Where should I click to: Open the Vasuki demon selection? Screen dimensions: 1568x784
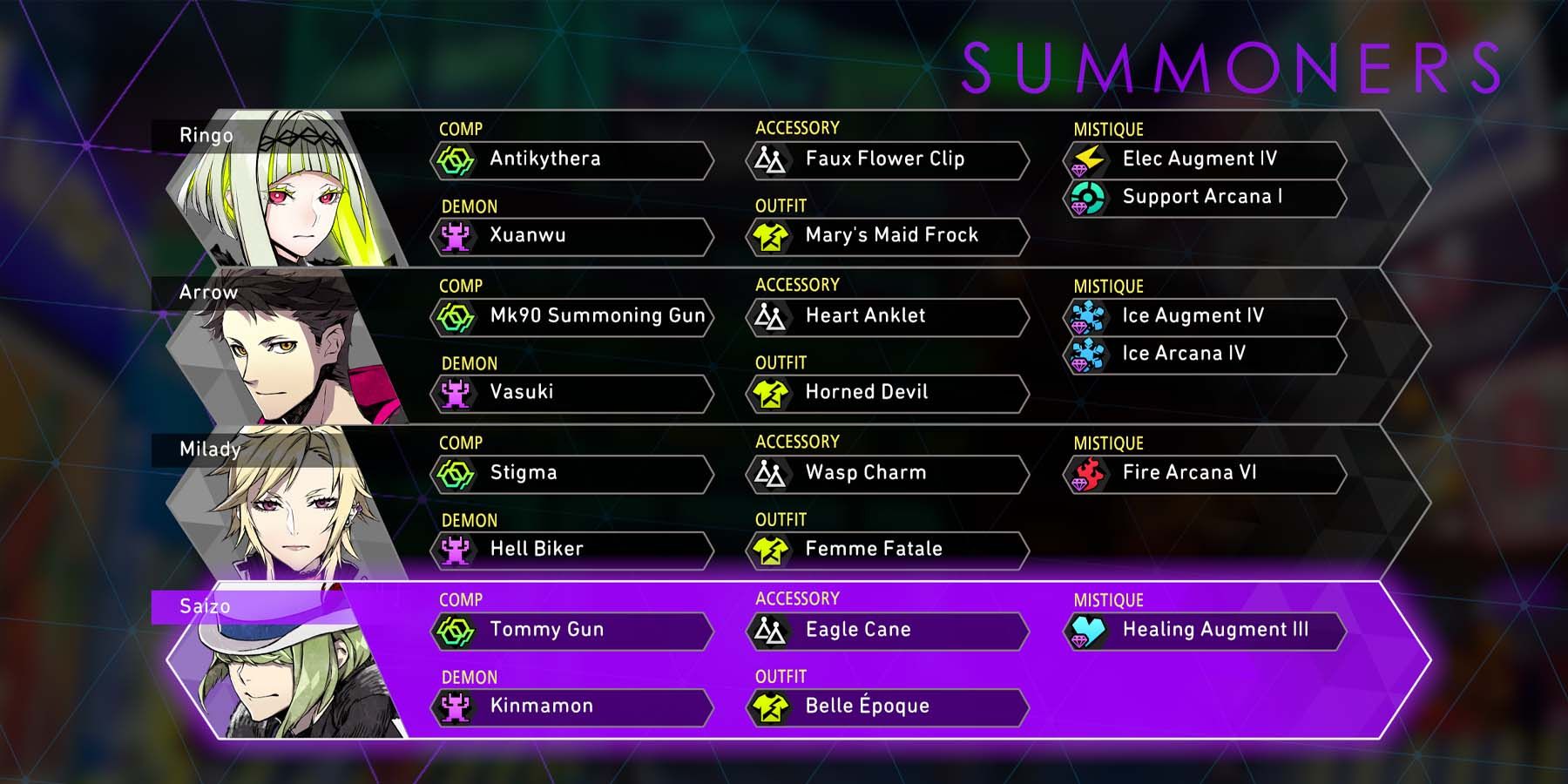point(571,393)
